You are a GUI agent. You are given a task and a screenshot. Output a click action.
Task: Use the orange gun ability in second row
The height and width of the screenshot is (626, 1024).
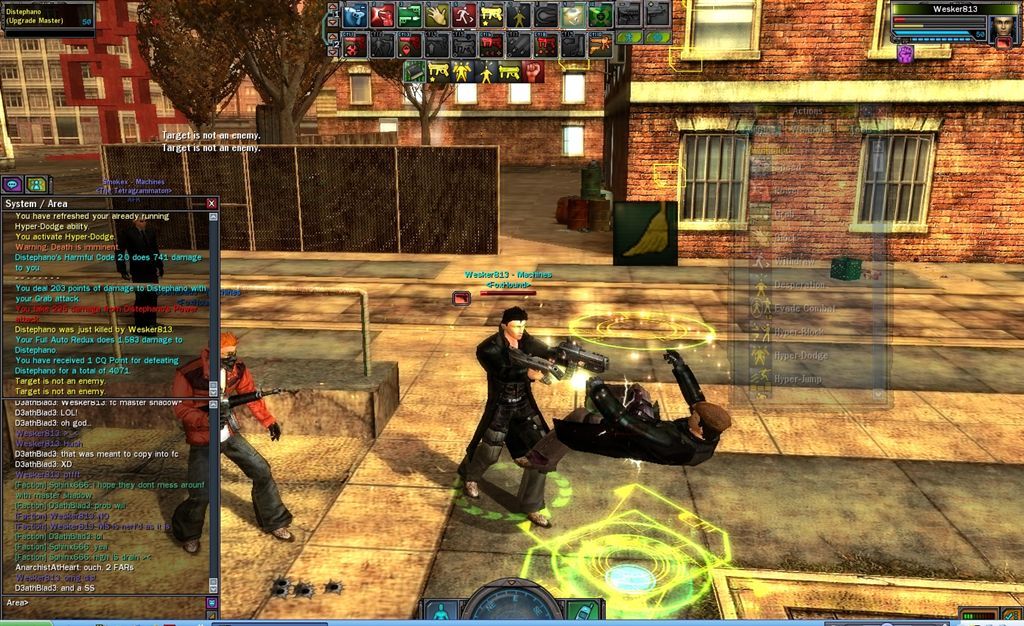coord(600,45)
